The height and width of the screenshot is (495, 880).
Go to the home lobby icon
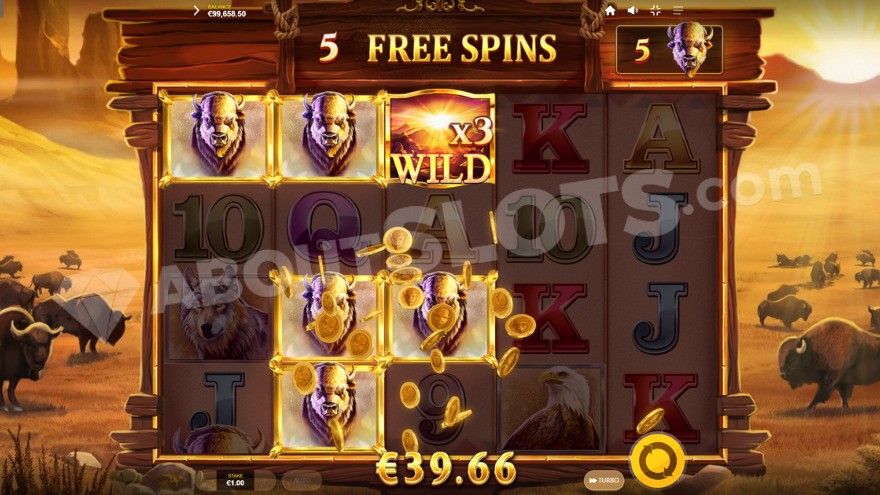[x=610, y=10]
